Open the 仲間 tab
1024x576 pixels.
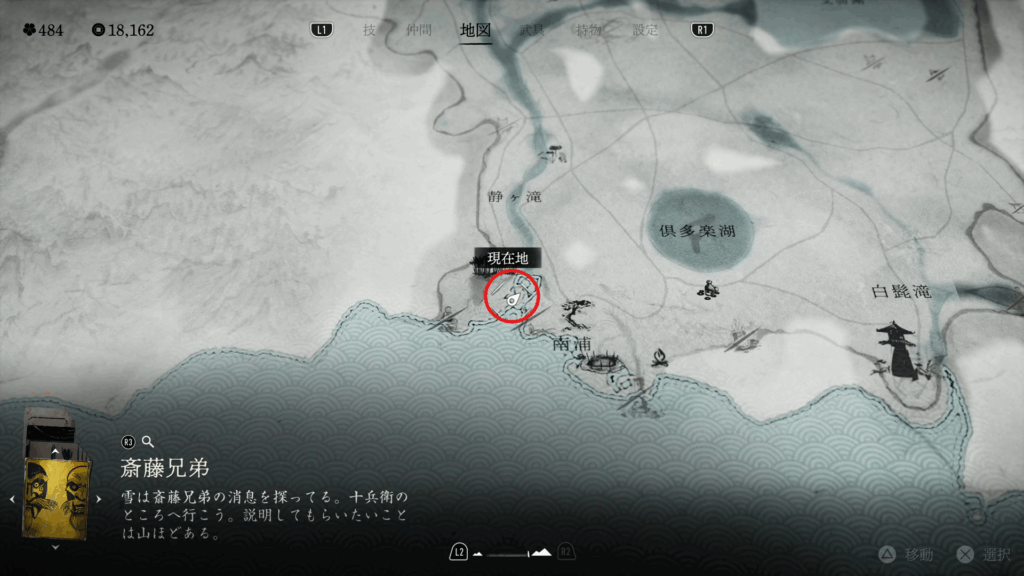tap(418, 30)
